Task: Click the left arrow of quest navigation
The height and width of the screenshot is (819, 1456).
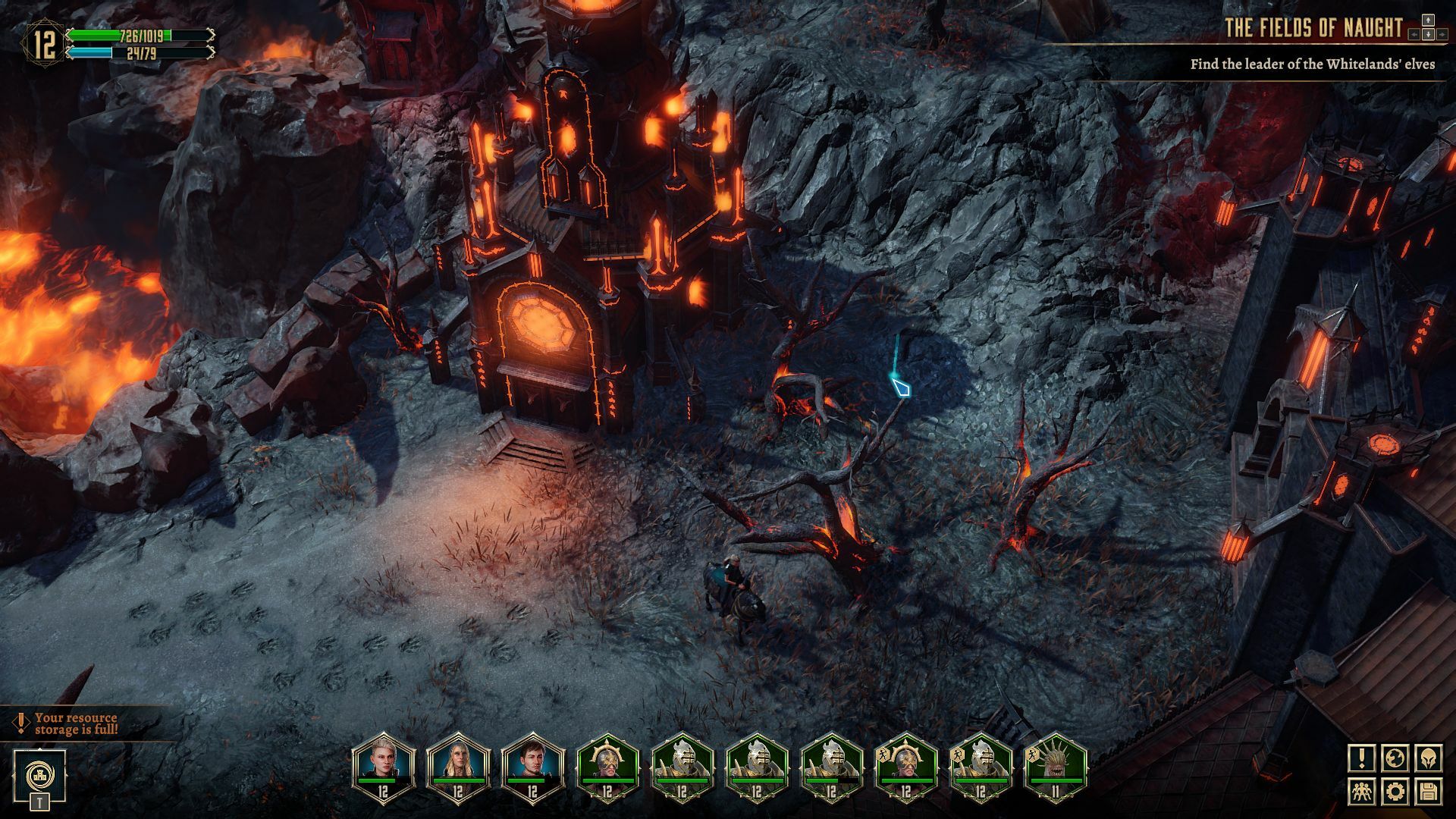Action: click(x=1414, y=35)
